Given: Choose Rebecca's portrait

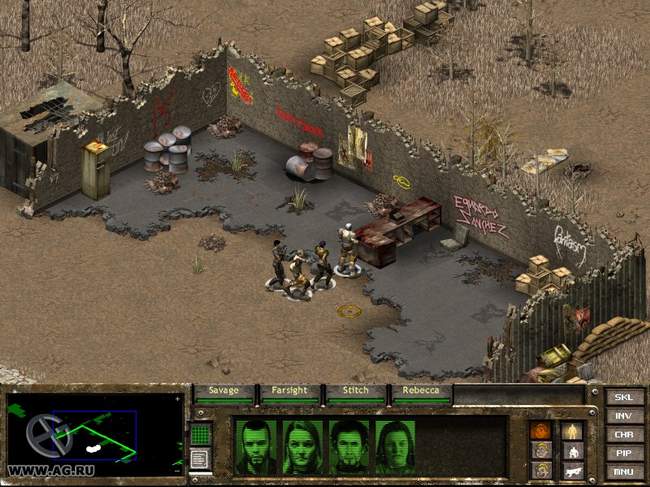Looking at the screenshot, I should click(395, 446).
